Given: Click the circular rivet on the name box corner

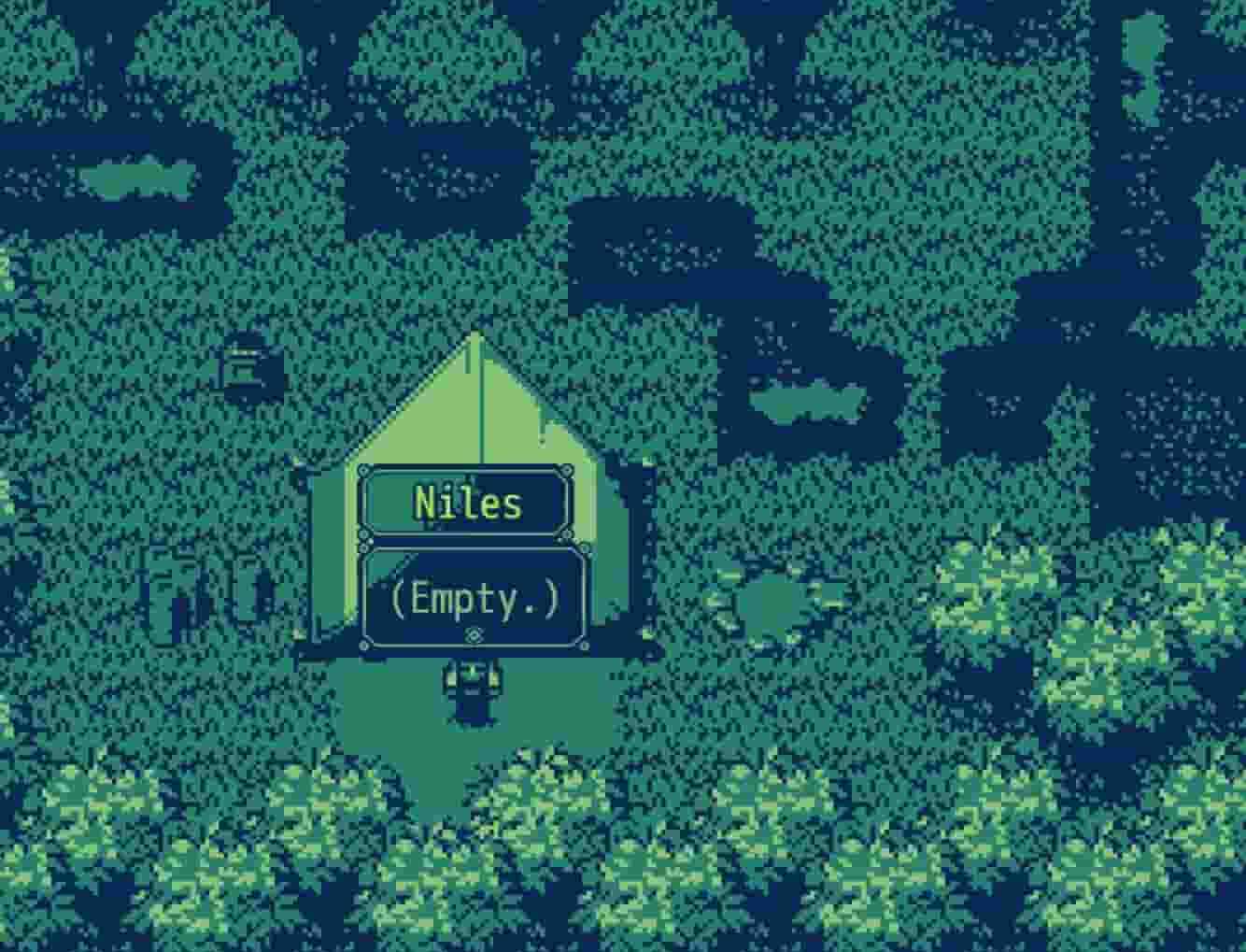Looking at the screenshot, I should (362, 471).
